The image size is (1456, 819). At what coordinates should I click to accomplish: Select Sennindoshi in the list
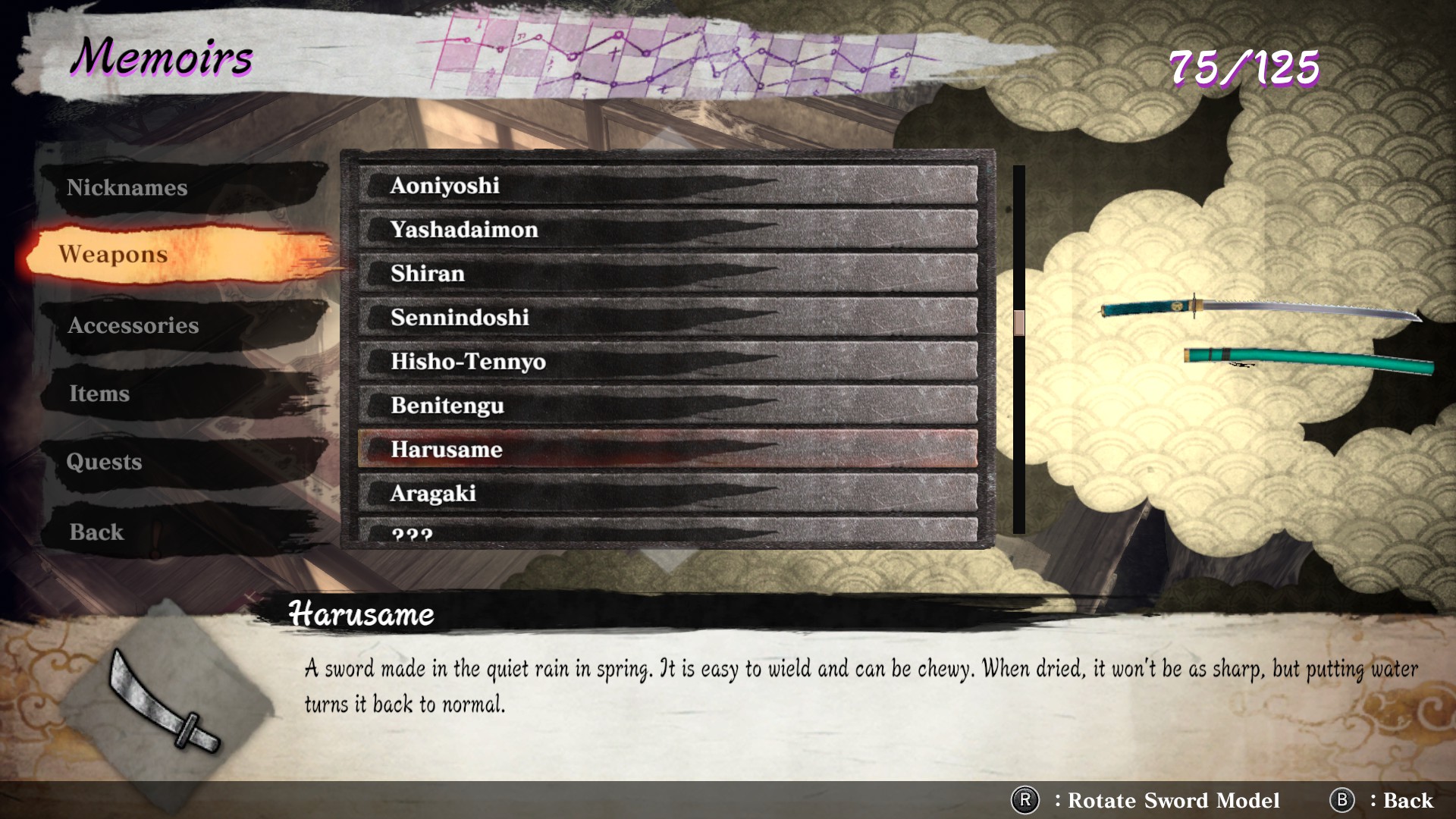pyautogui.click(x=667, y=318)
